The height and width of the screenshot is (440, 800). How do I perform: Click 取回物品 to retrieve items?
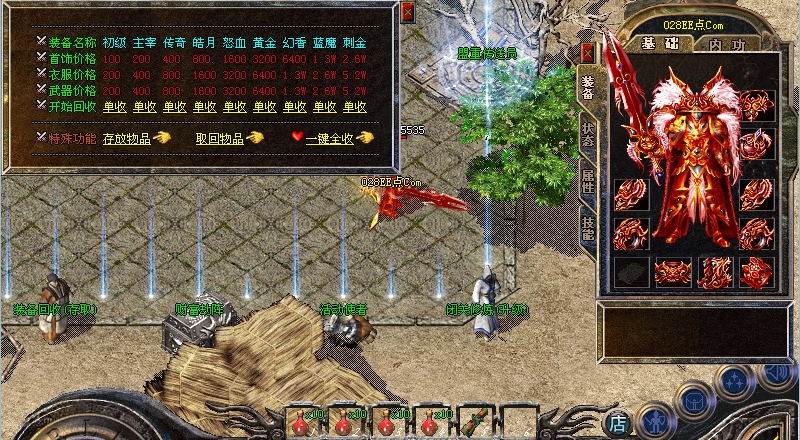coord(219,138)
